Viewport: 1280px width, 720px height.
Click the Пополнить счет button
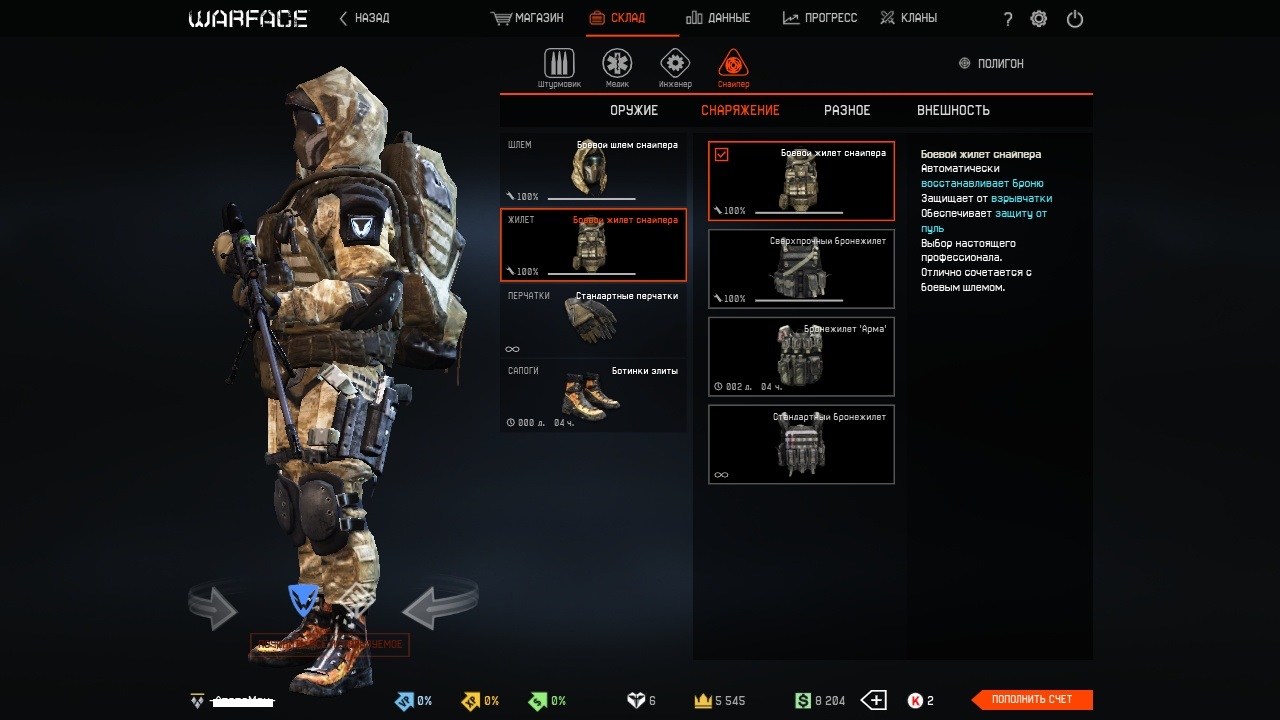1032,699
